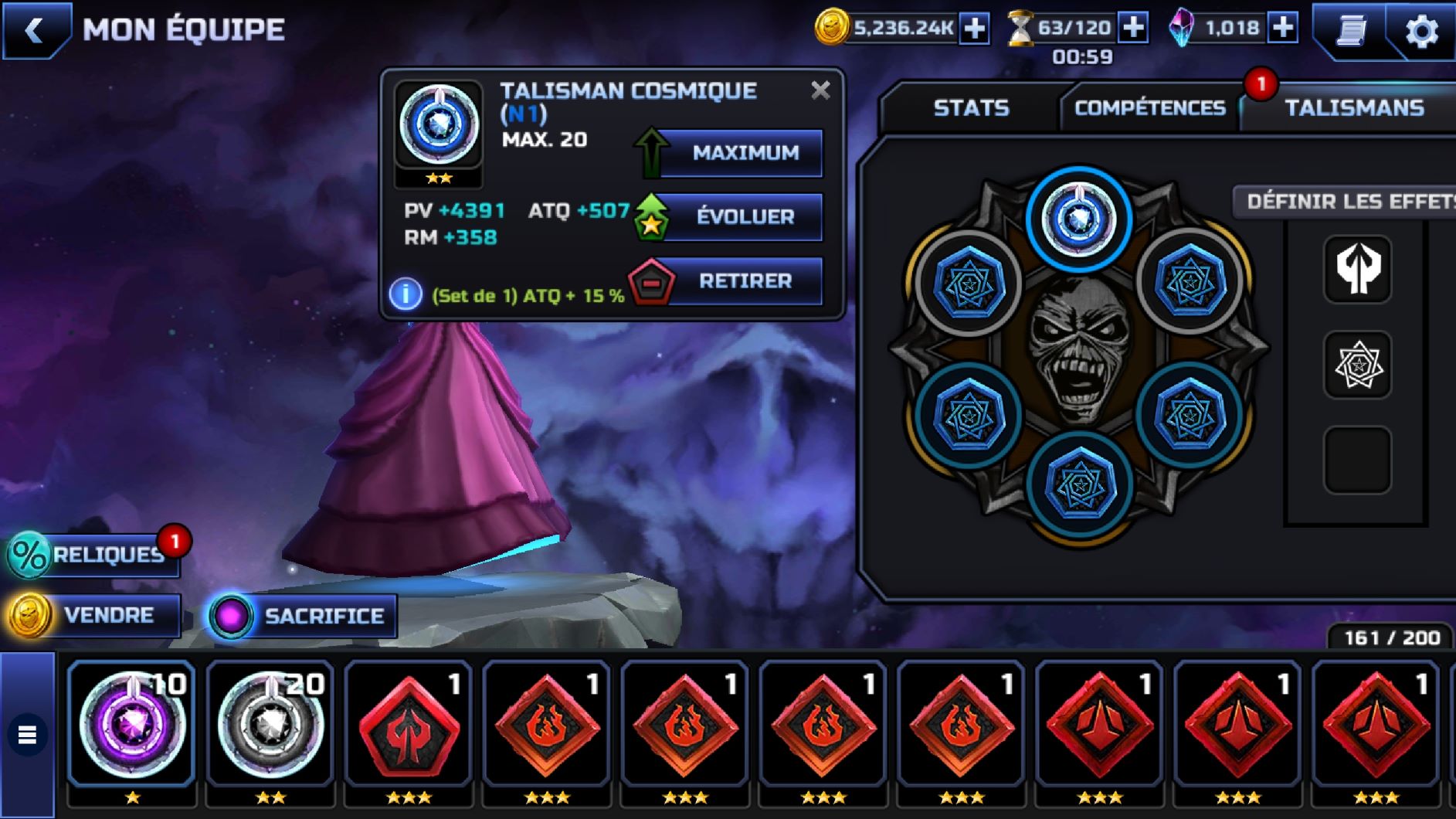The height and width of the screenshot is (819, 1456).
Task: Go back from Mon Équipe screen
Action: (x=35, y=31)
